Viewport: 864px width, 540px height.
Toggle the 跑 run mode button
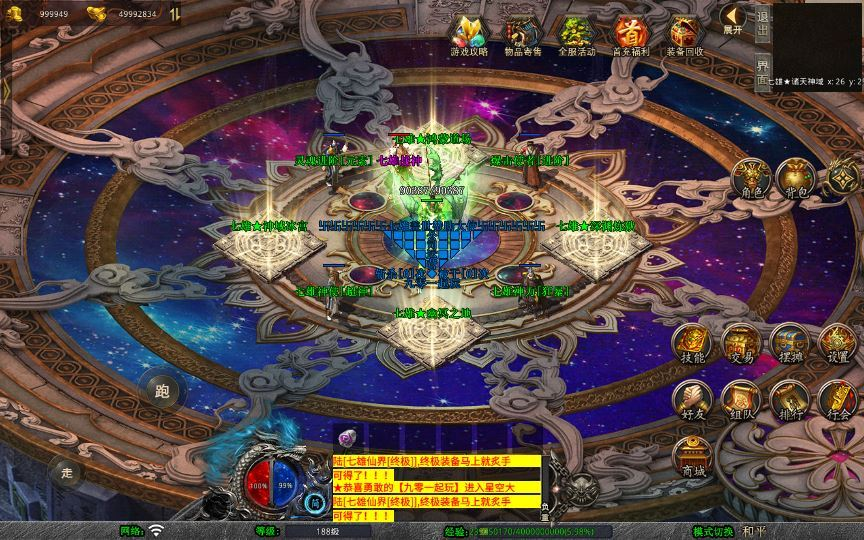162,391
